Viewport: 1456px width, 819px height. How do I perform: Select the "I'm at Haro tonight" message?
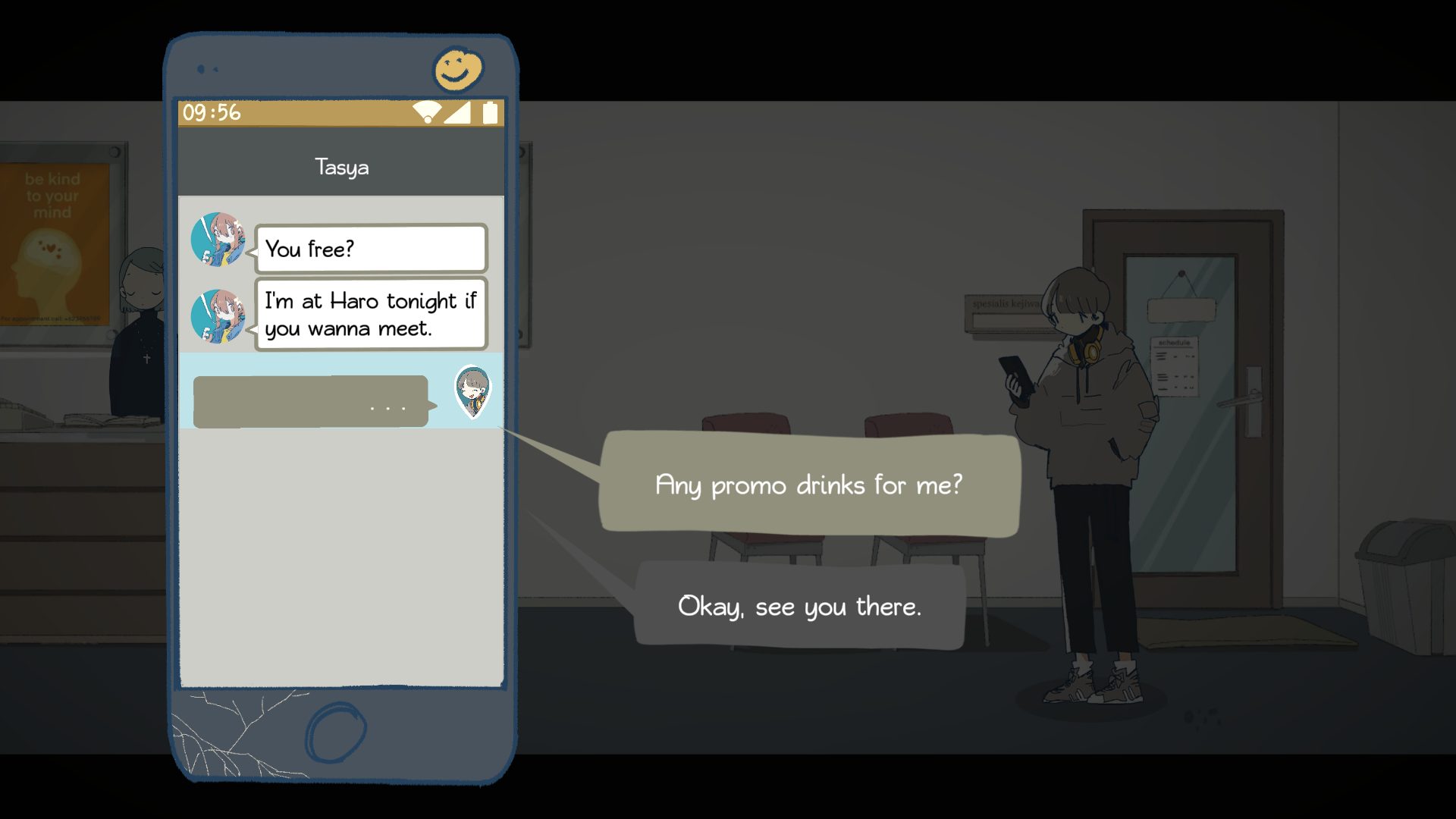(x=370, y=314)
